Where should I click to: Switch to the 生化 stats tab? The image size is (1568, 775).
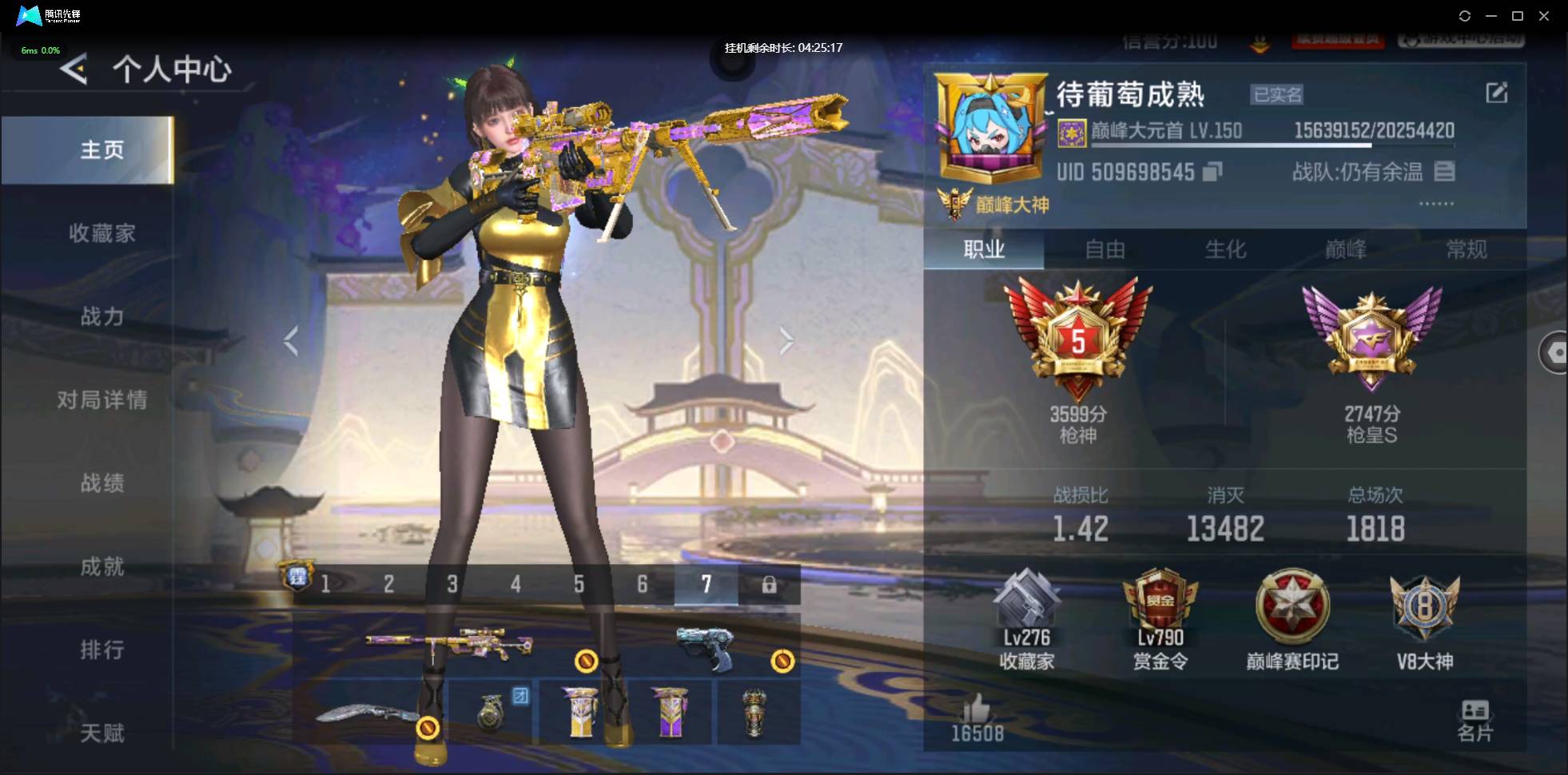click(1225, 250)
